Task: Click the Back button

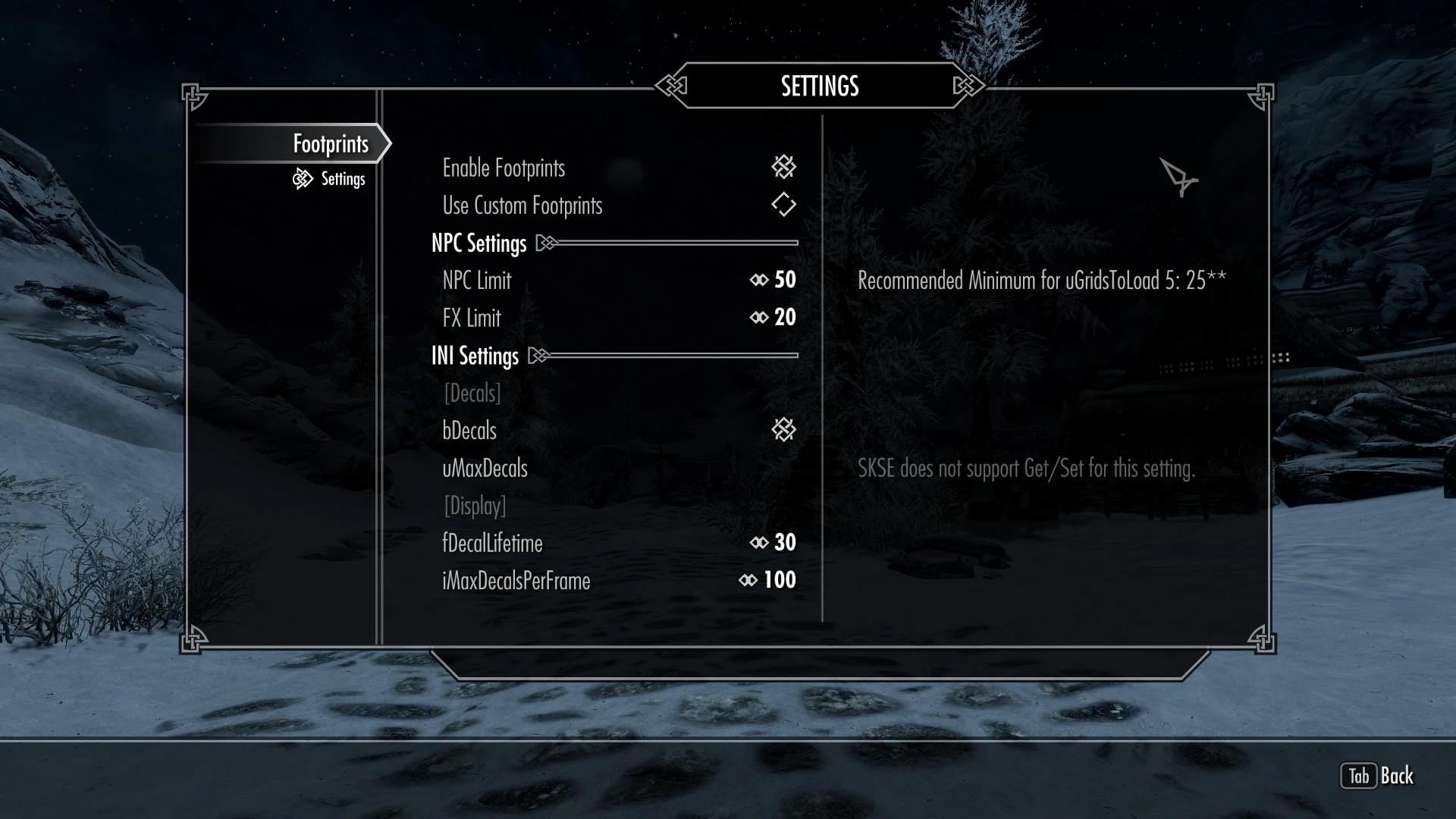Action: coord(1377,776)
